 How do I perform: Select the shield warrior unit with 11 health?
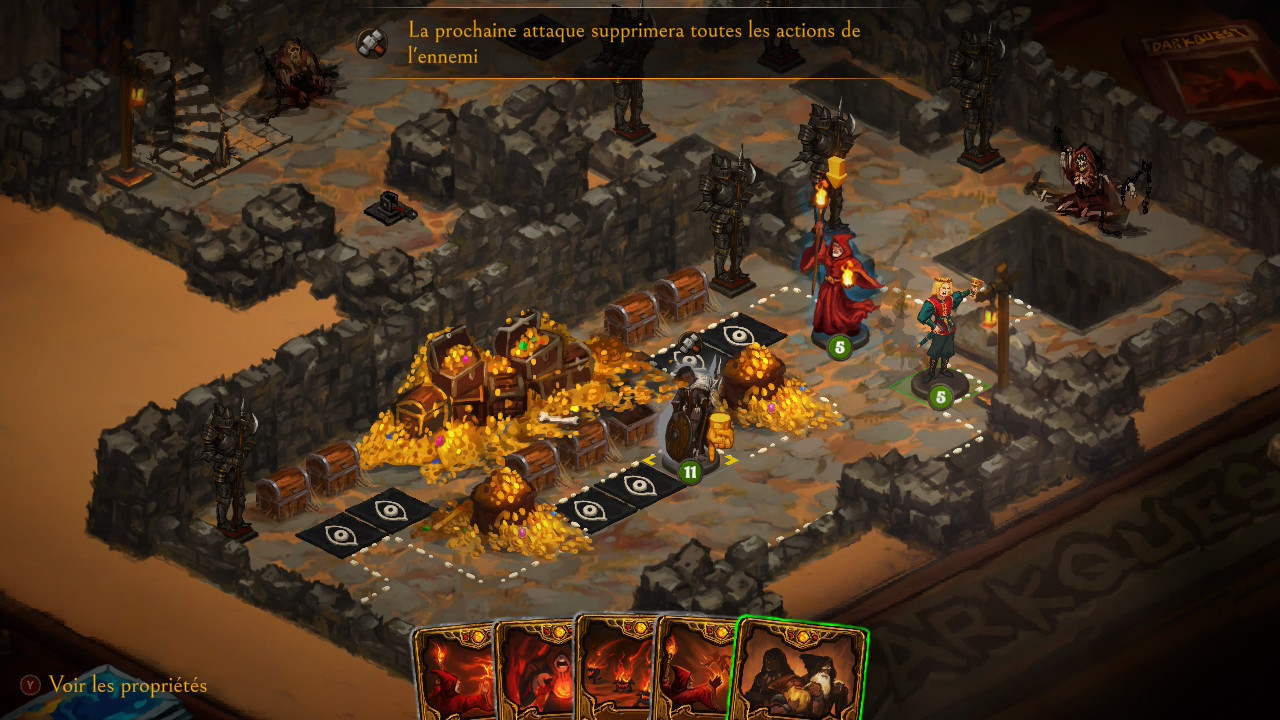692,420
